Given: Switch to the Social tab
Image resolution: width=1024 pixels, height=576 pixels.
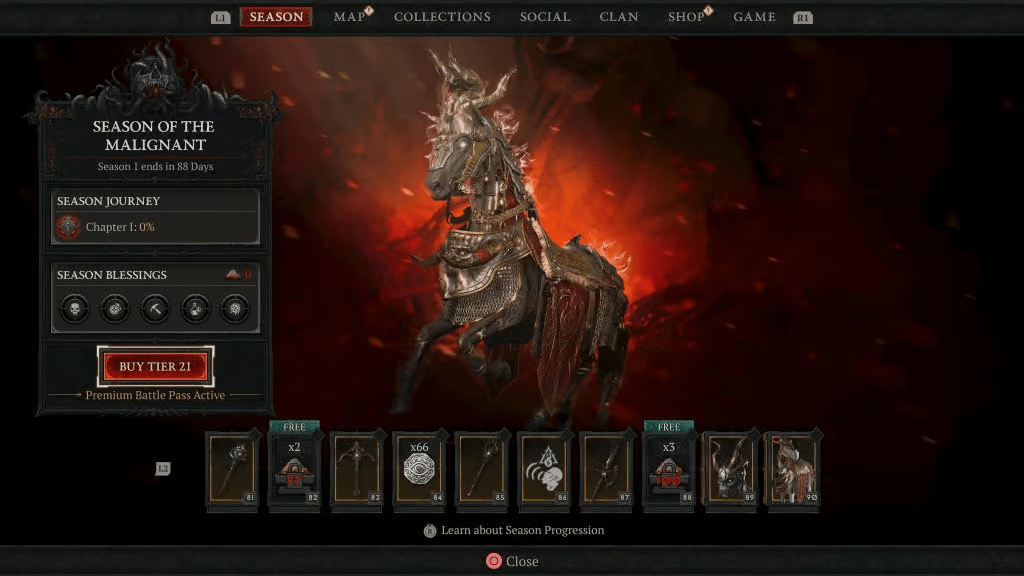Looking at the screenshot, I should pyautogui.click(x=545, y=17).
